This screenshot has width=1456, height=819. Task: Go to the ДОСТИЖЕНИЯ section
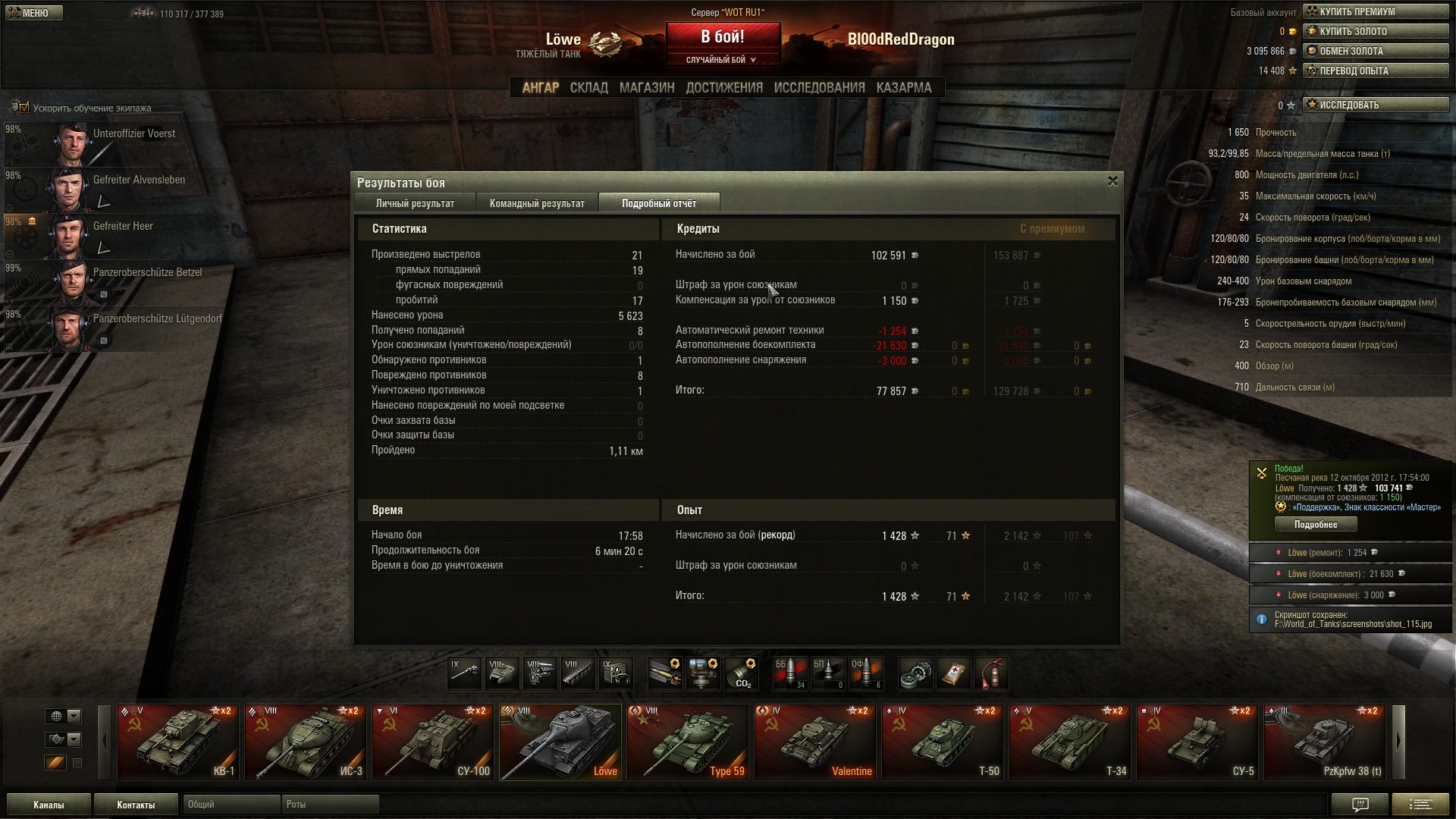point(724,88)
